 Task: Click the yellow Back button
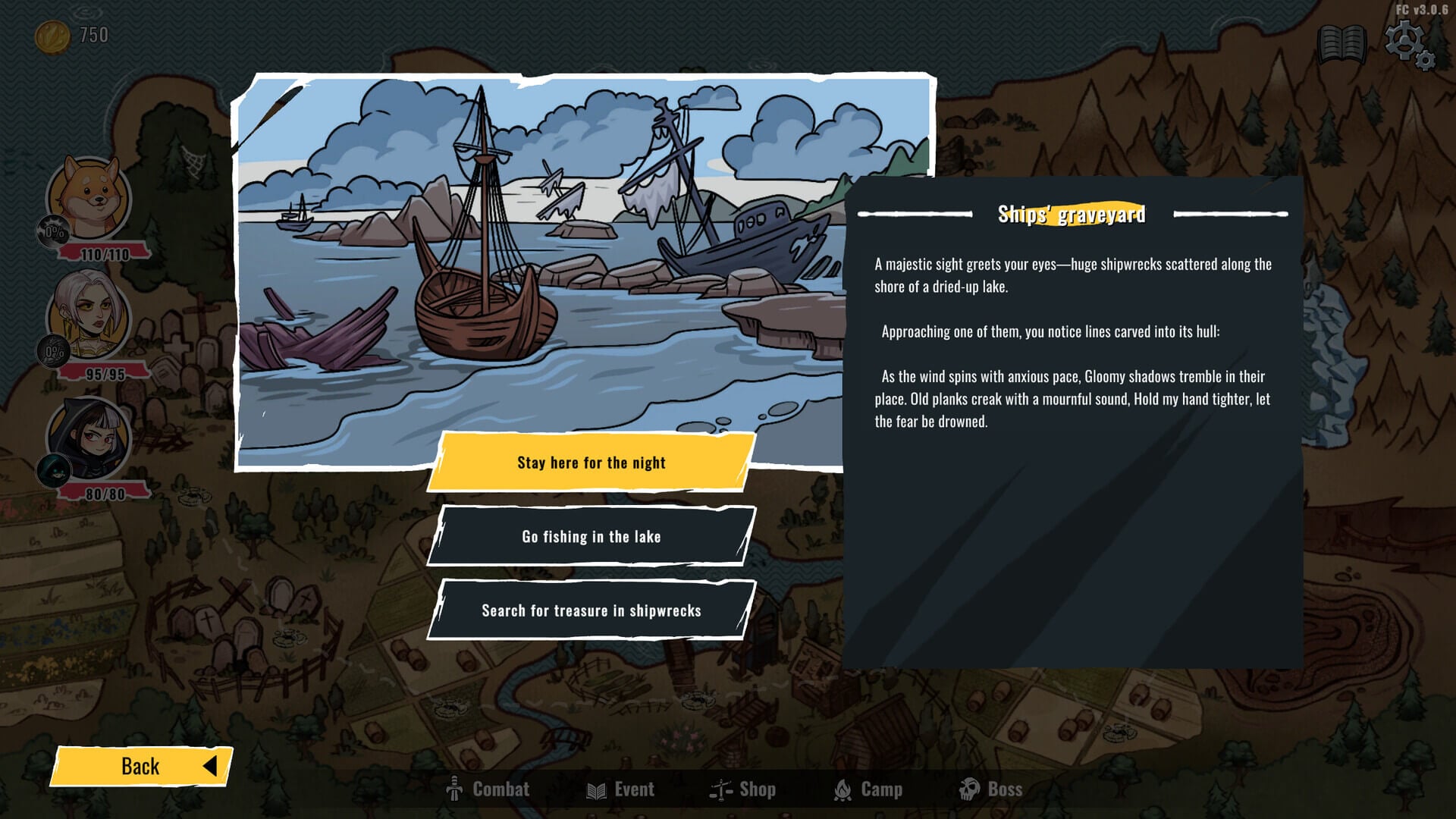tap(141, 766)
